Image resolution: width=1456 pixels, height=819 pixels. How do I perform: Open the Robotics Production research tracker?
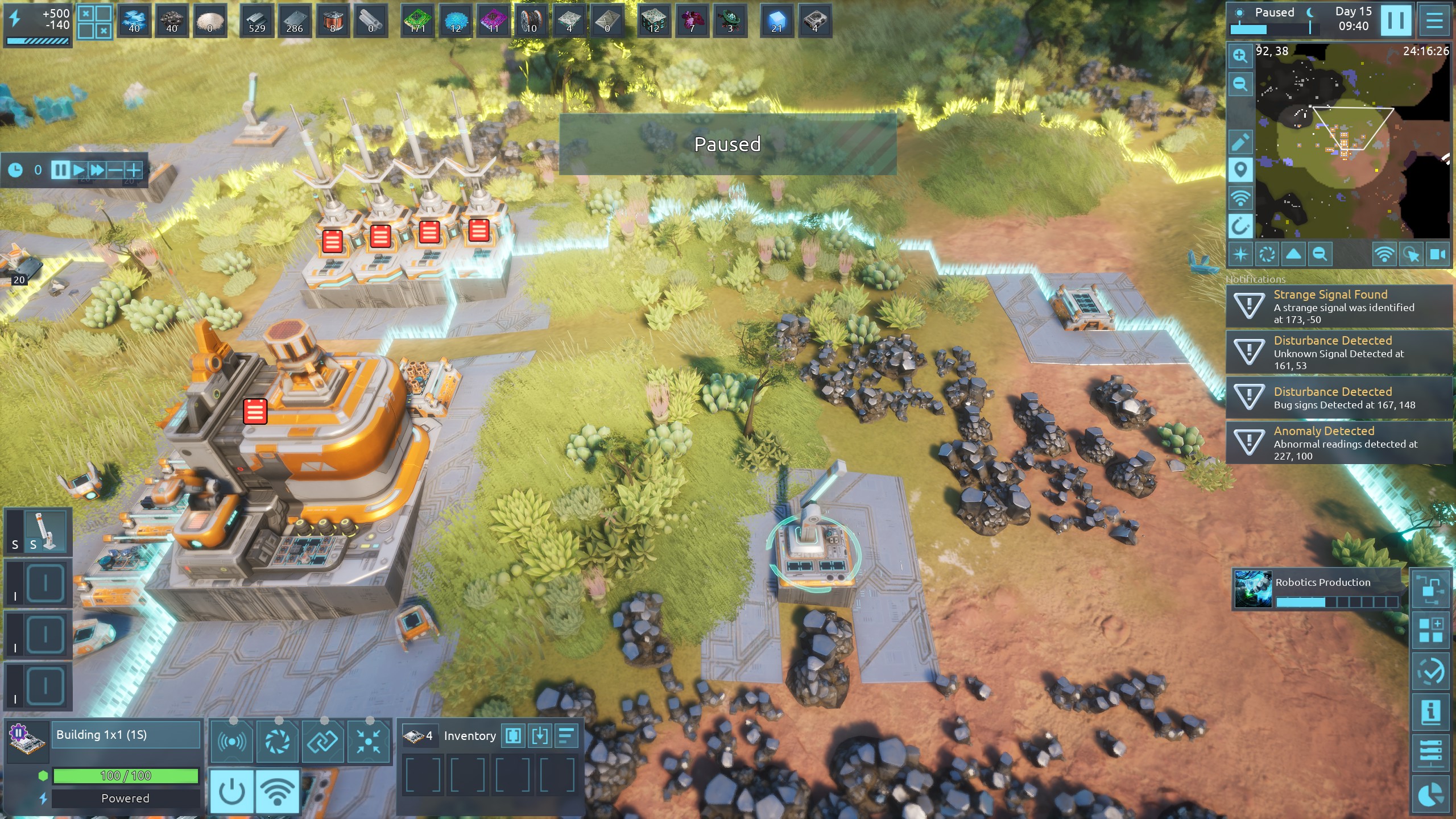pos(1317,589)
